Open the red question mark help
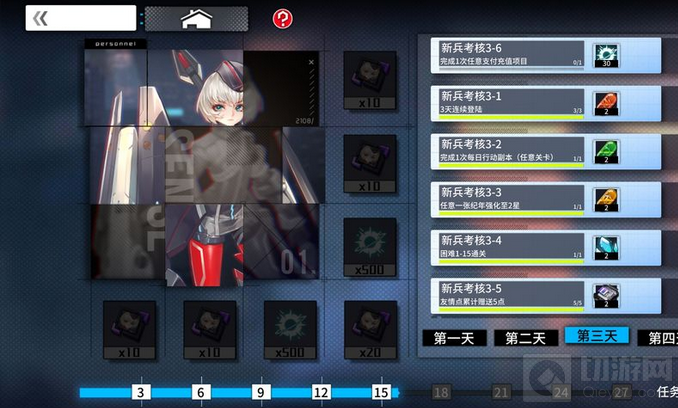The width and height of the screenshot is (678, 408). click(282, 18)
